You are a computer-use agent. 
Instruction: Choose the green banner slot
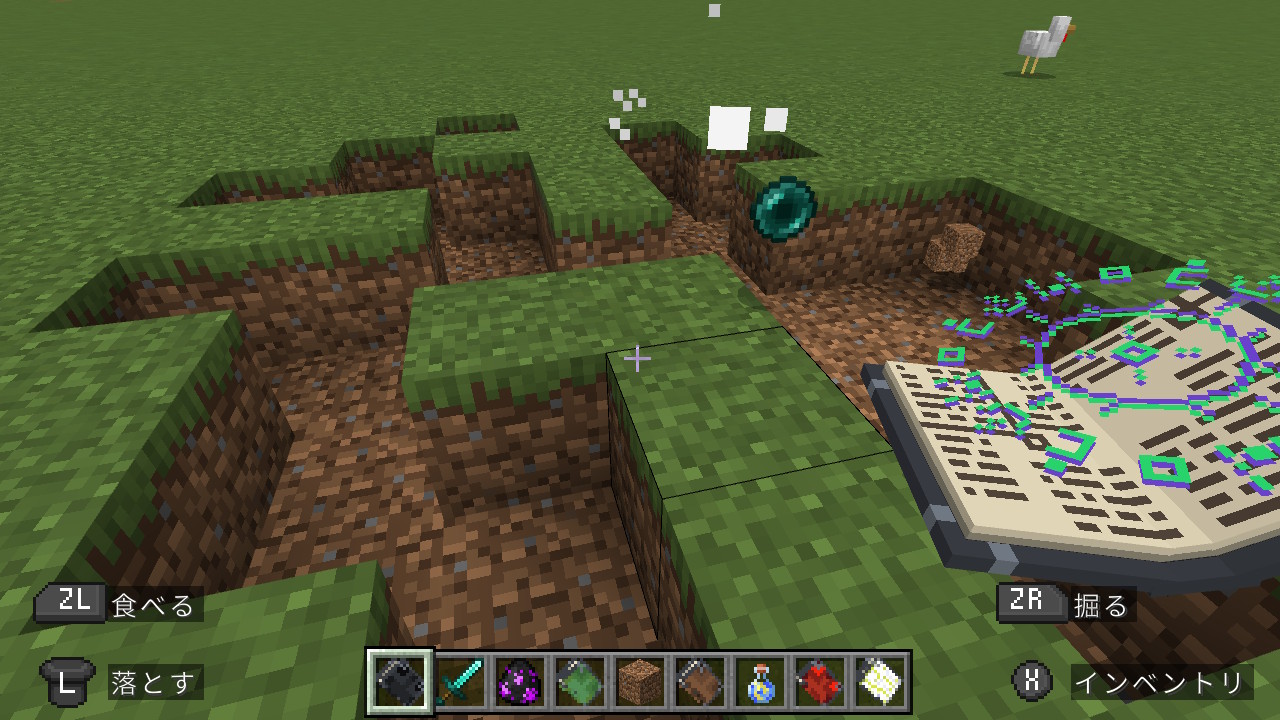coord(581,682)
